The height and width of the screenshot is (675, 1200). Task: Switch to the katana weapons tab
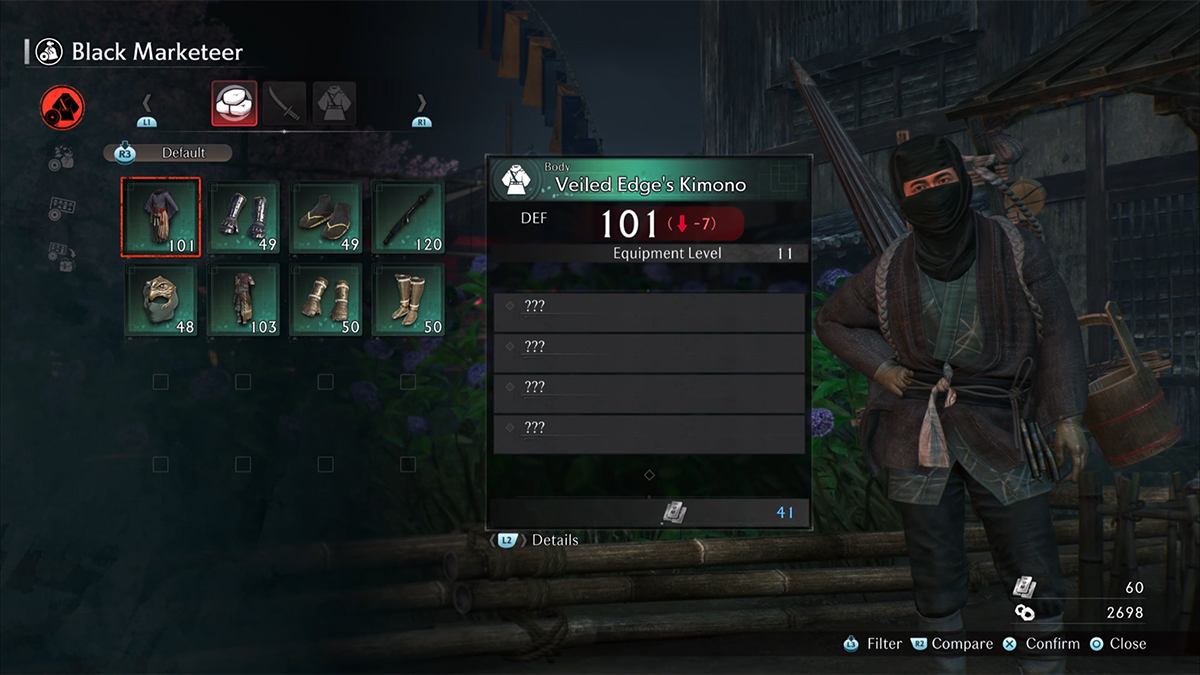point(285,103)
